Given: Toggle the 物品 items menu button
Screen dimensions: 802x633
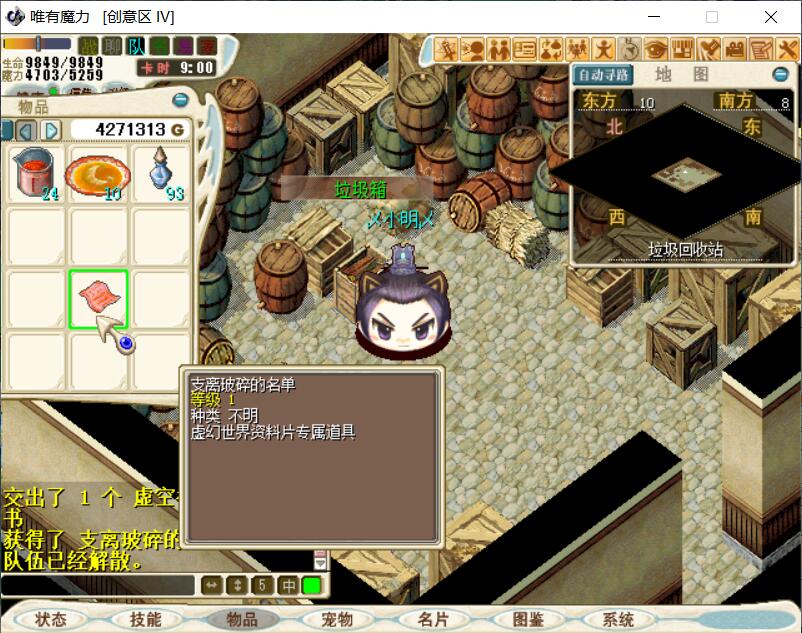Looking at the screenshot, I should [242, 619].
